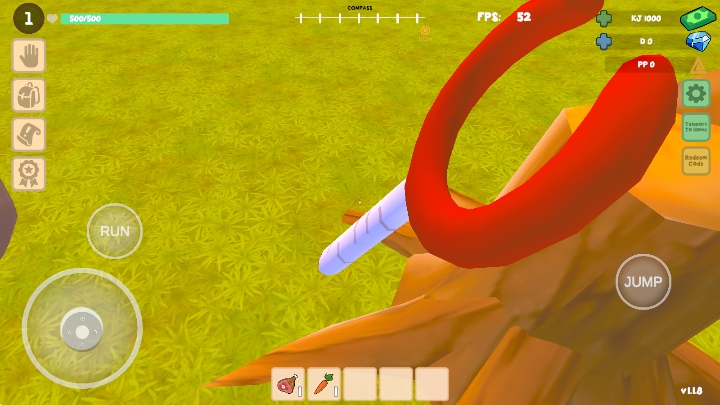Viewport: 720px width, 405px height.
Task: Tap the virtual joystick knob
Action: click(81, 328)
